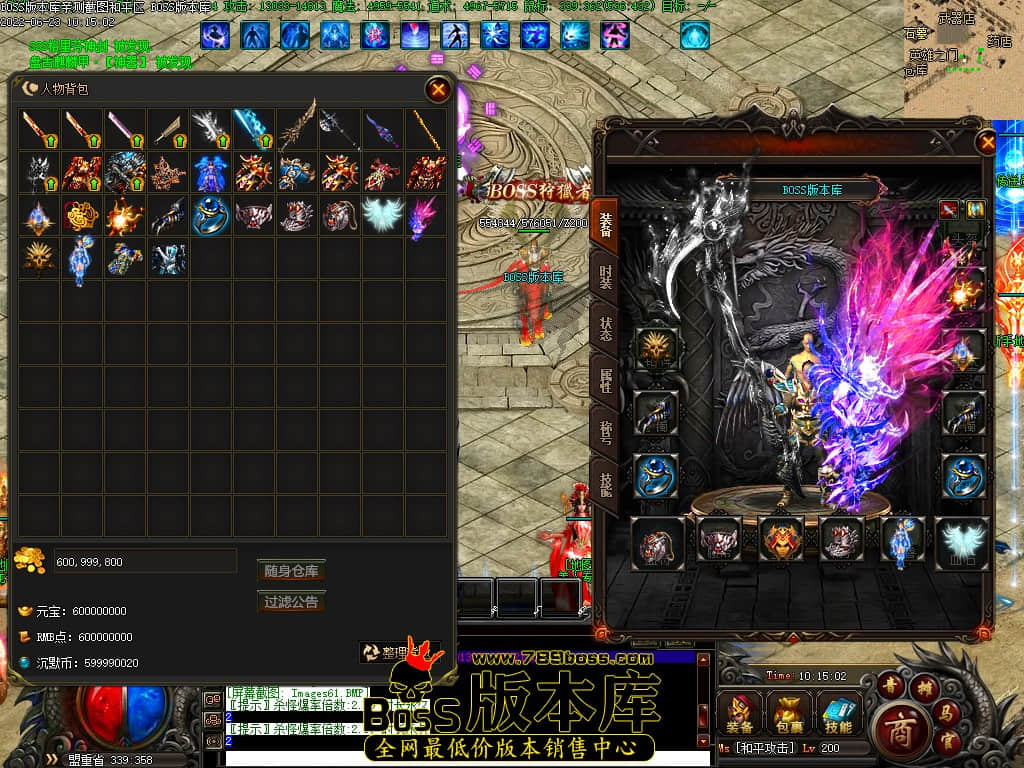The width and height of the screenshot is (1024, 768).
Task: Switch to the 技能 skills tab in character panel
Action: click(x=606, y=486)
